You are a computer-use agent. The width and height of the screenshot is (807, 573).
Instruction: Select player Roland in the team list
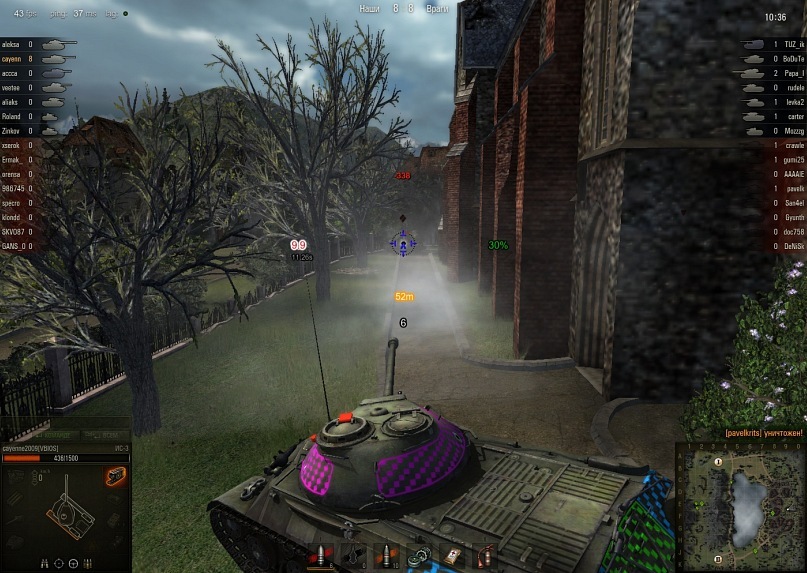[12, 116]
